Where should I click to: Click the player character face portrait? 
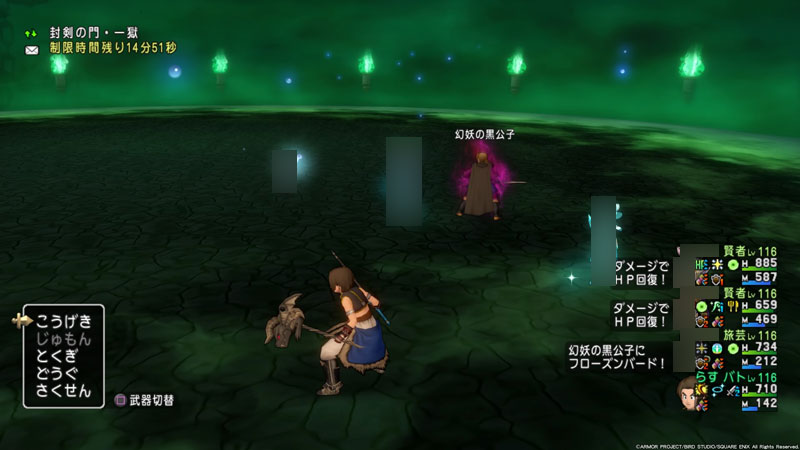pyautogui.click(x=687, y=390)
